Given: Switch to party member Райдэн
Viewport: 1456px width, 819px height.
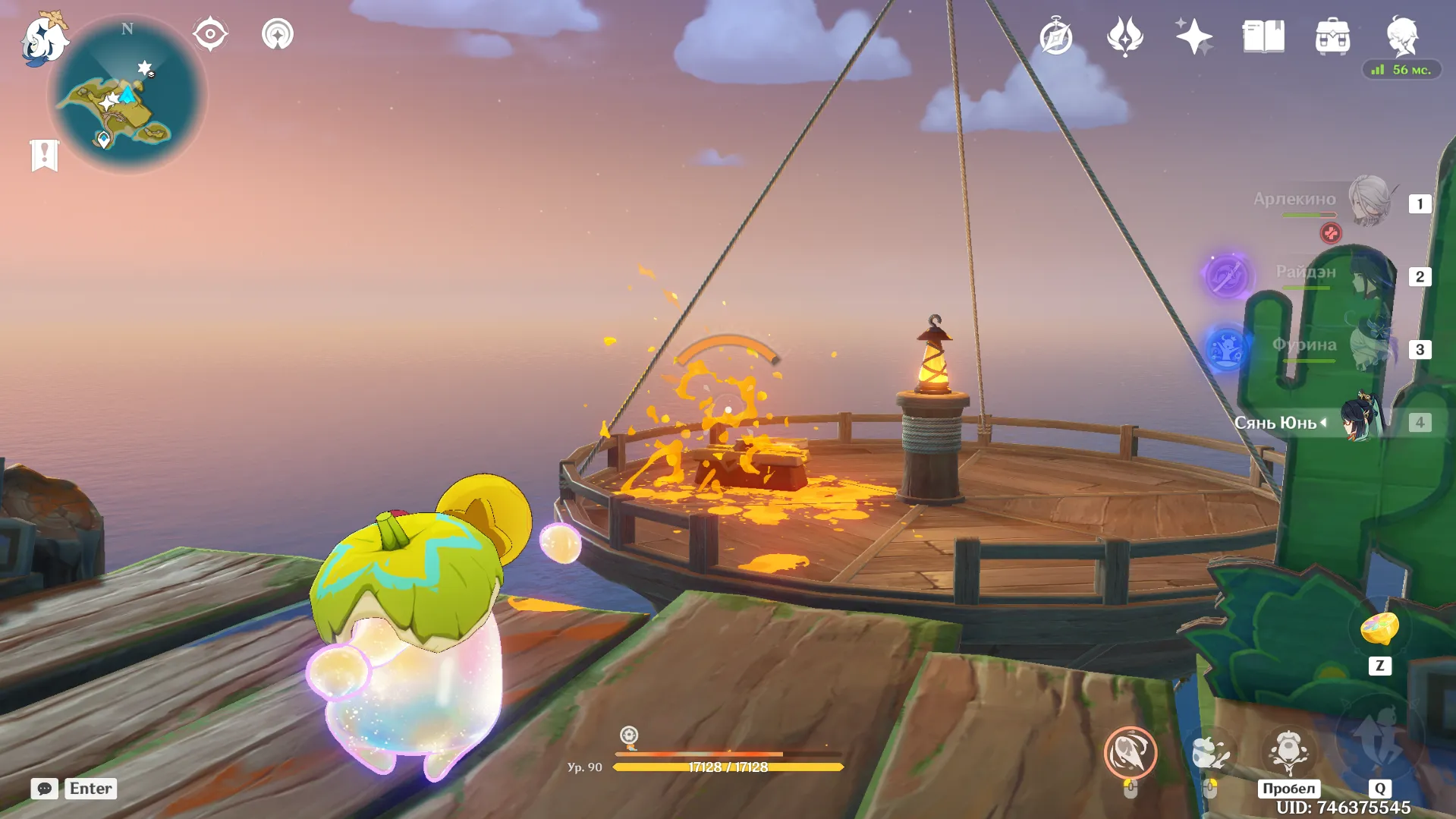Looking at the screenshot, I should pos(1368,274).
